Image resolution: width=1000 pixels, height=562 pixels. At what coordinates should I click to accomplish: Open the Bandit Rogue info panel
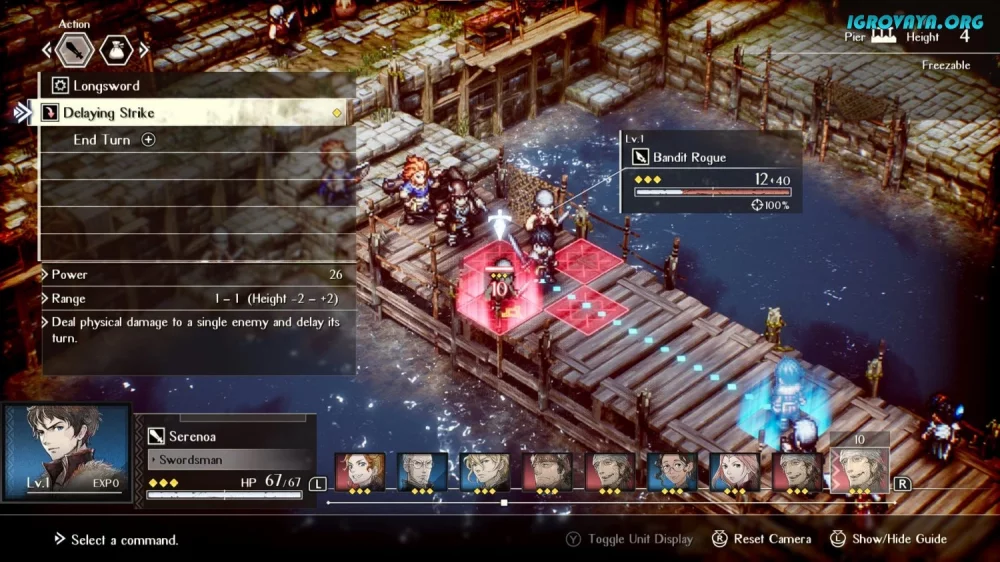pos(710,172)
